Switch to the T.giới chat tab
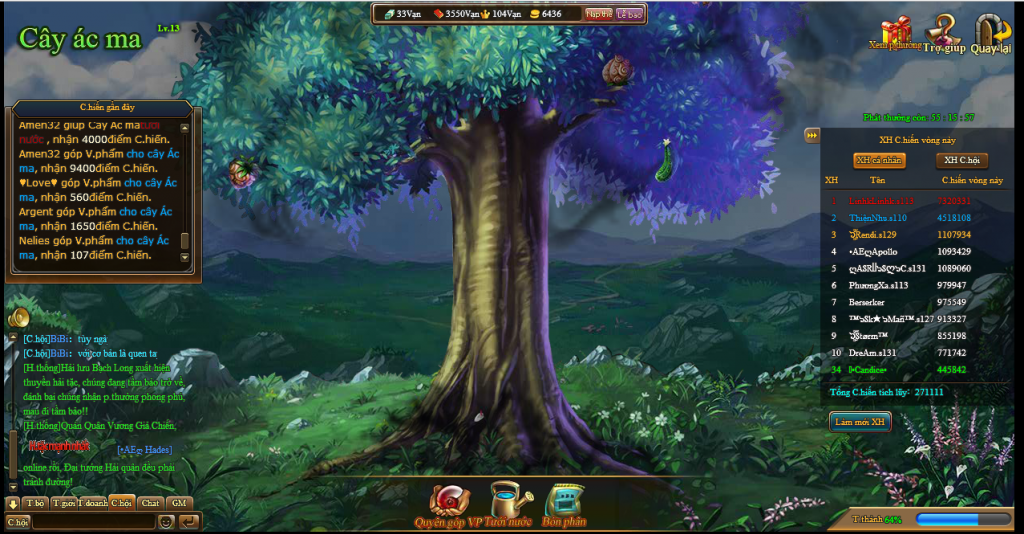The width and height of the screenshot is (1024, 534). pos(64,502)
